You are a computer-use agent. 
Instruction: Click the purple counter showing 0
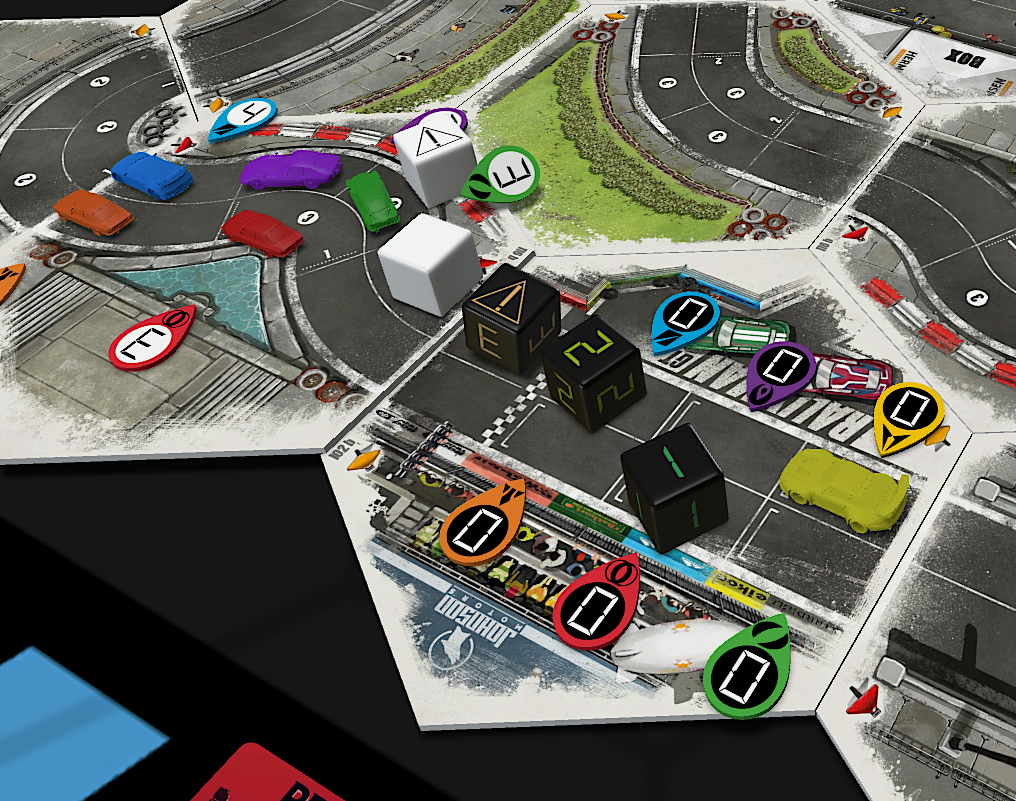coord(778,372)
